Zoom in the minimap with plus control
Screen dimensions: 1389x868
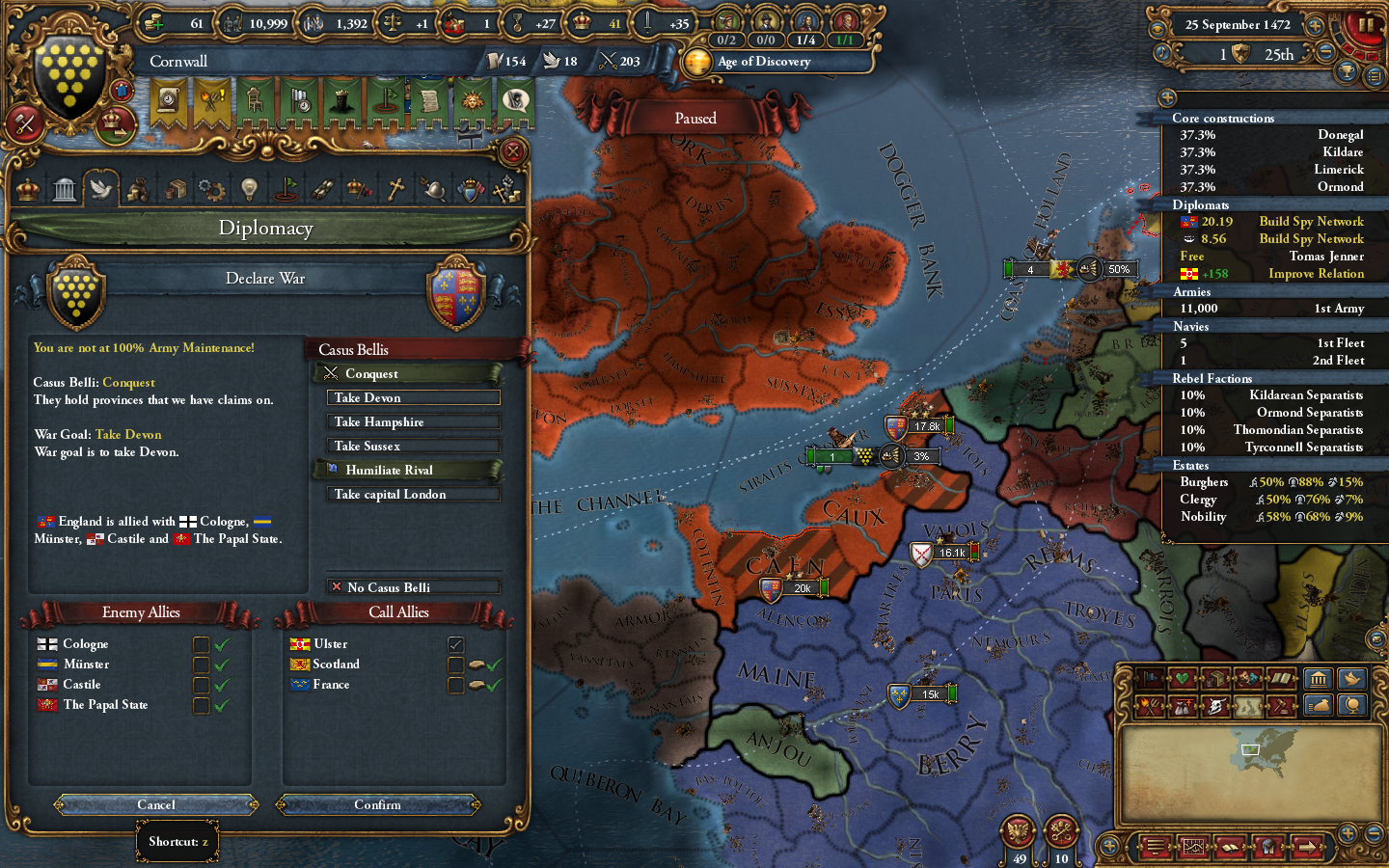pos(1348,831)
